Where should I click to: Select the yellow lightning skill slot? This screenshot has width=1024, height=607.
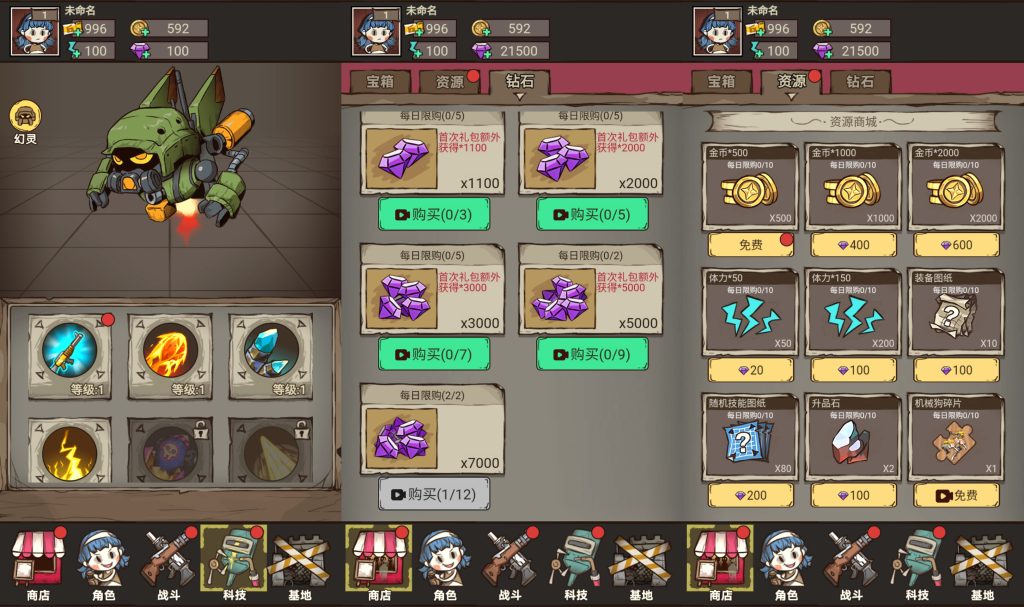(69, 452)
